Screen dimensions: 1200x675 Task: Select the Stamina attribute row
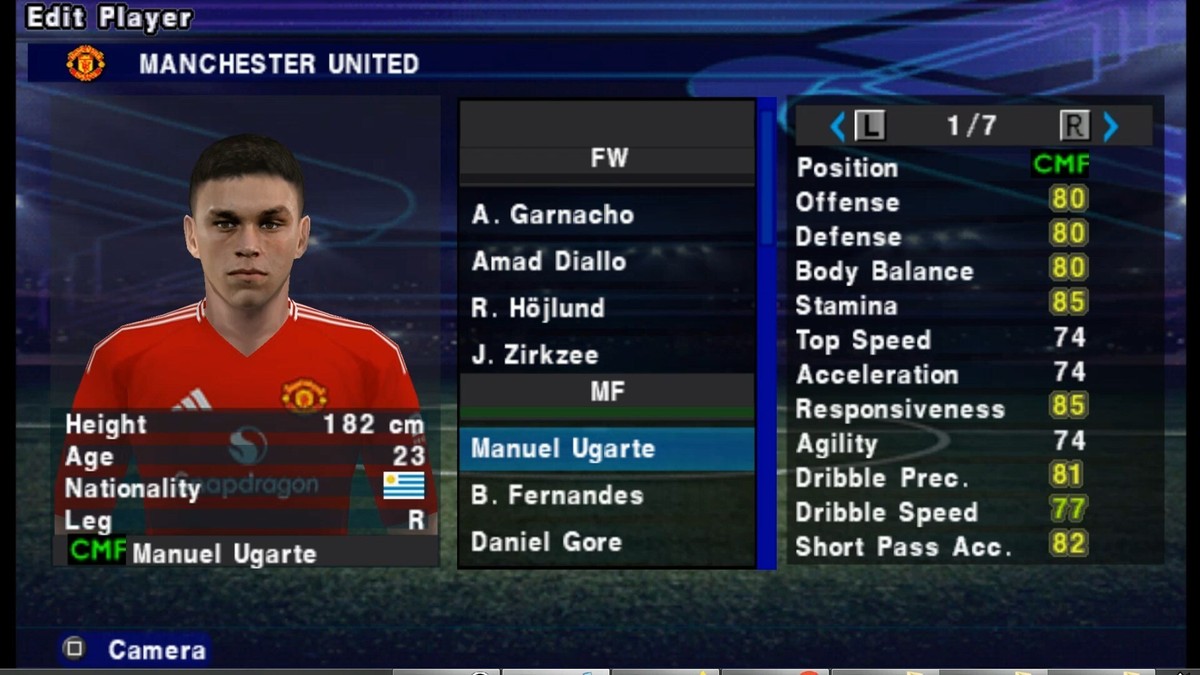[941, 305]
